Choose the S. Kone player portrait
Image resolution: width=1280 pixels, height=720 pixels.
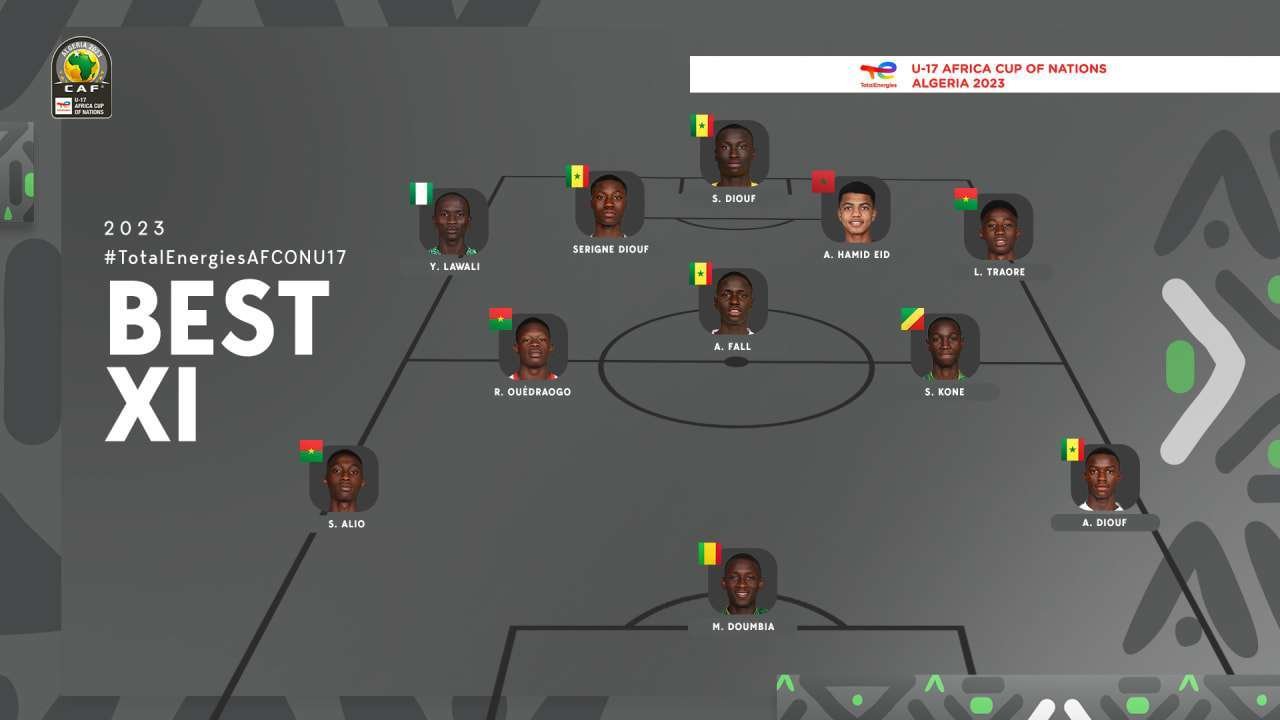[944, 347]
